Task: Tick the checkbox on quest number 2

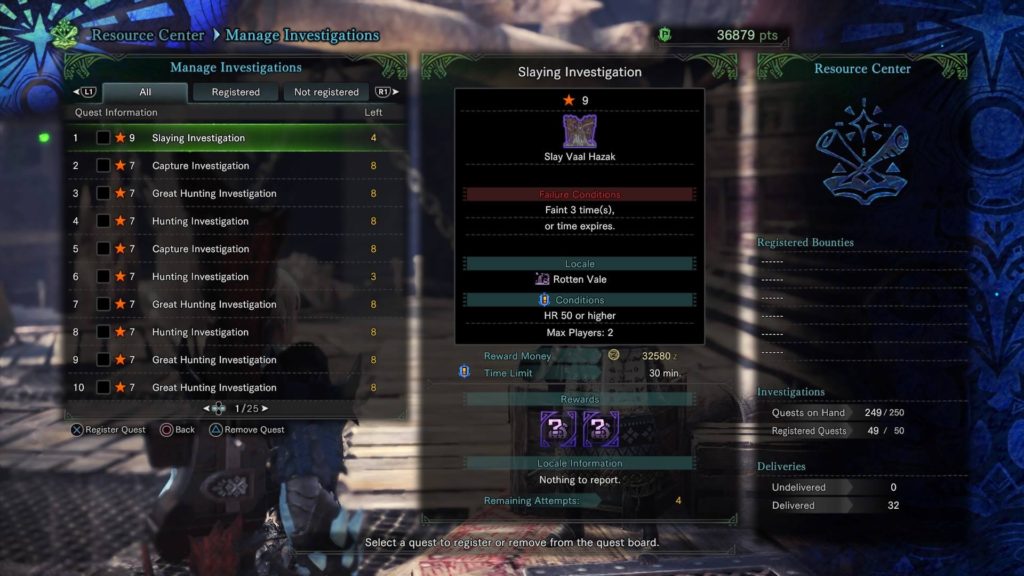Action: point(103,166)
